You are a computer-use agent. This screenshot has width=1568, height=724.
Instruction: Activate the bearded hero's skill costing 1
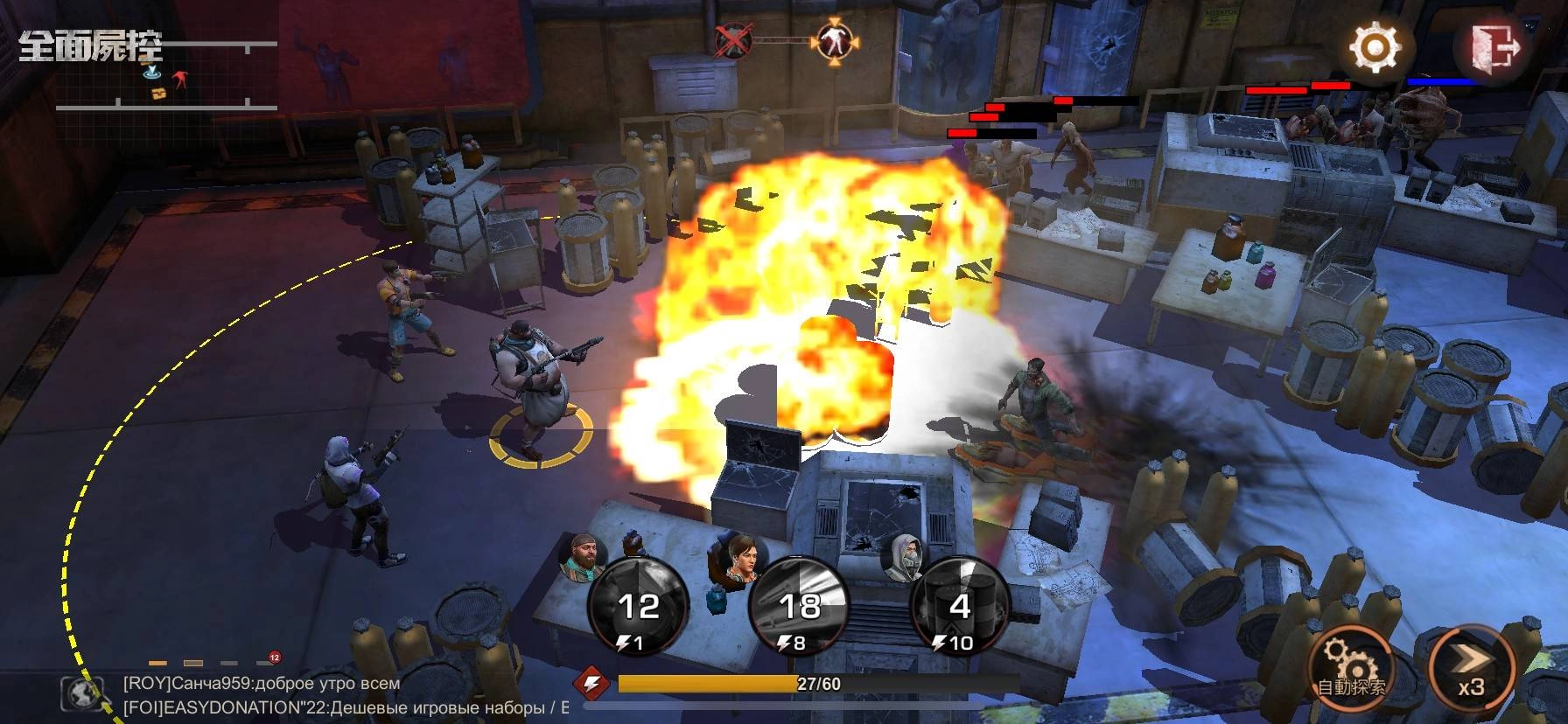coord(638,608)
